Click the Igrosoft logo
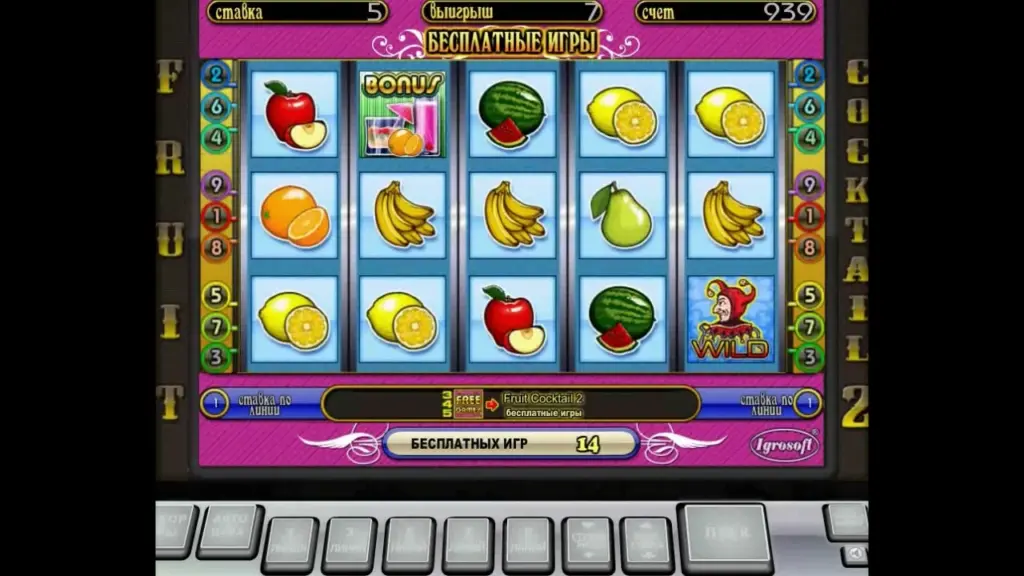This screenshot has width=1024, height=576. click(783, 444)
